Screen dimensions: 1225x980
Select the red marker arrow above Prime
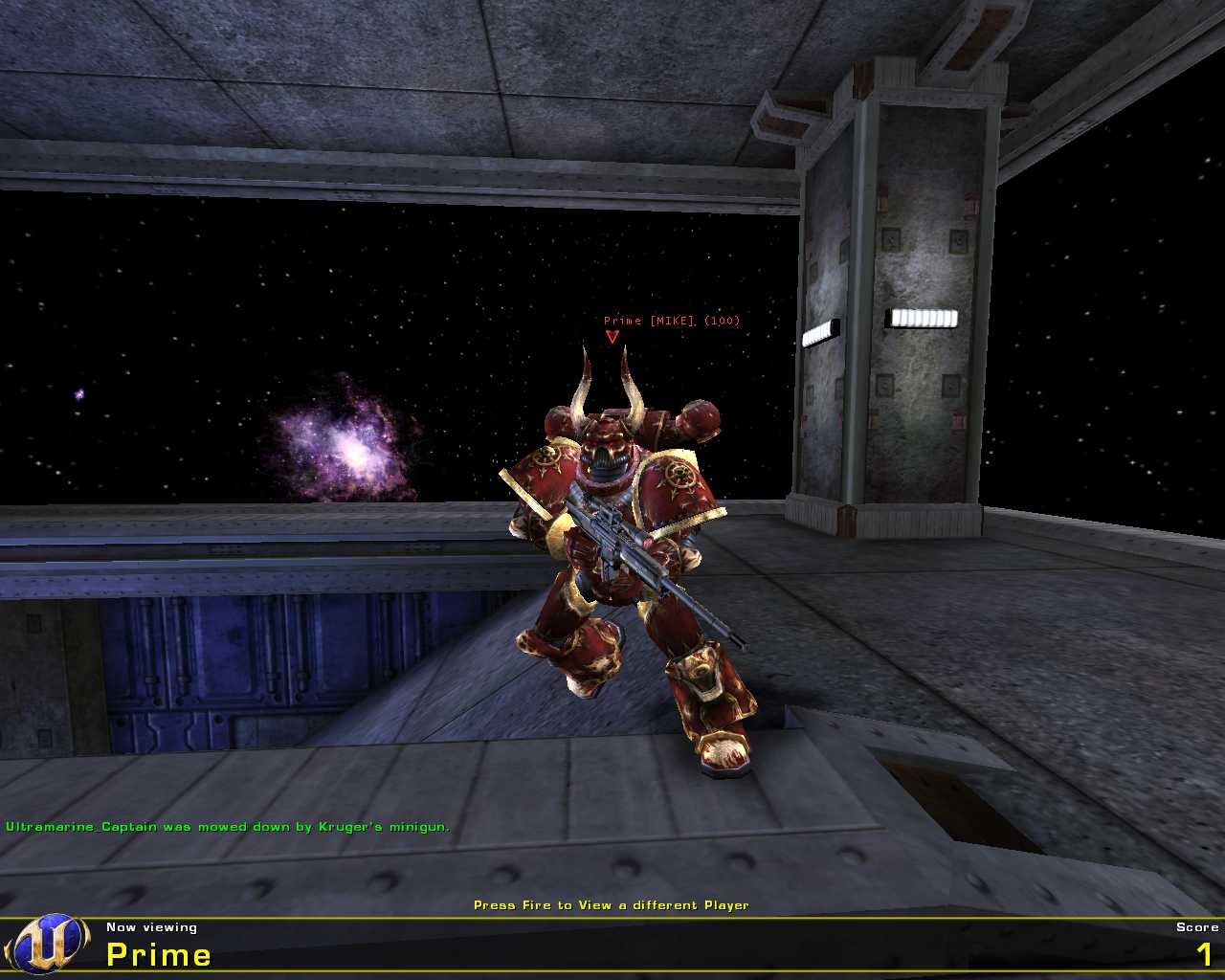click(611, 336)
